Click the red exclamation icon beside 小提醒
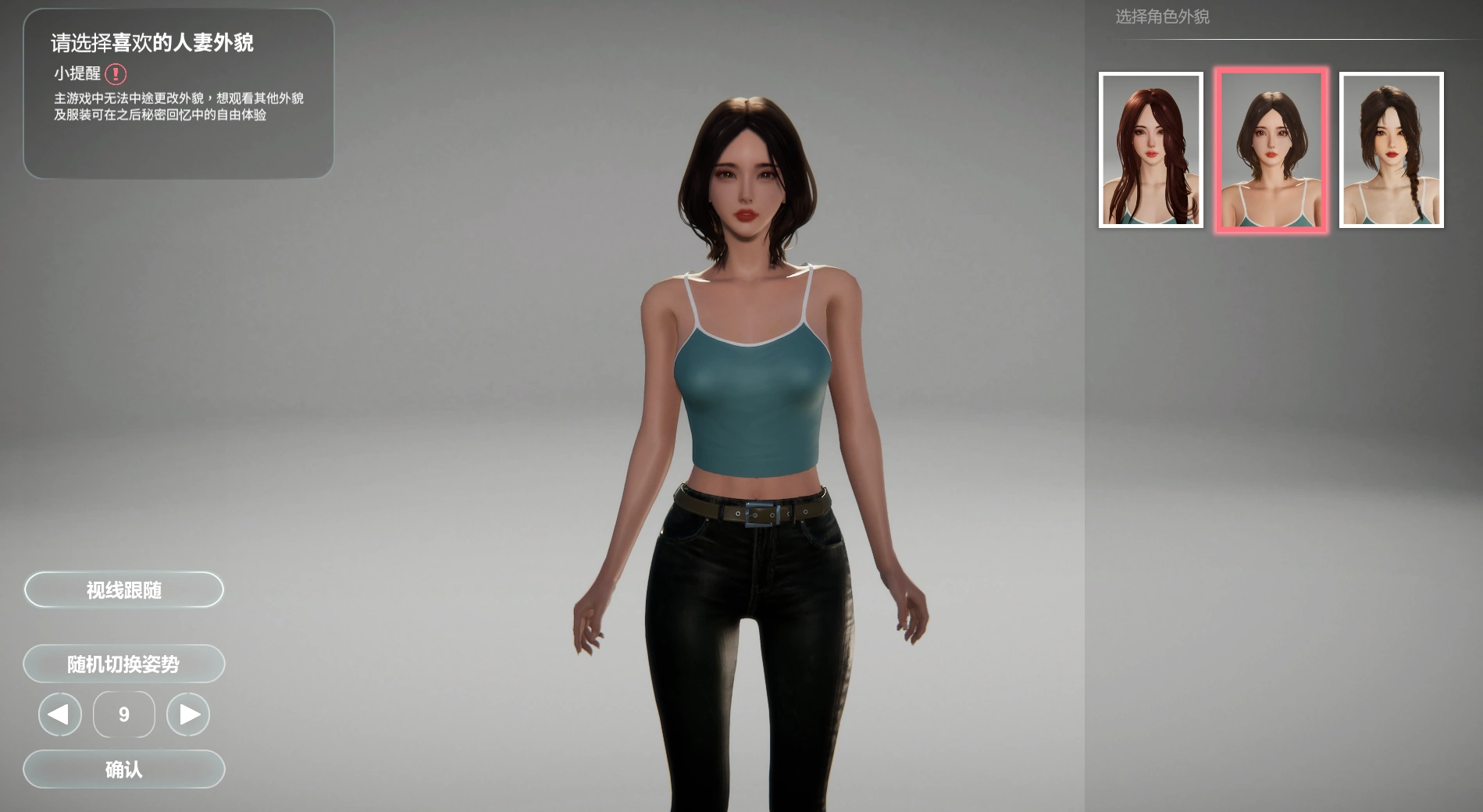The height and width of the screenshot is (812, 1483). pos(116,75)
